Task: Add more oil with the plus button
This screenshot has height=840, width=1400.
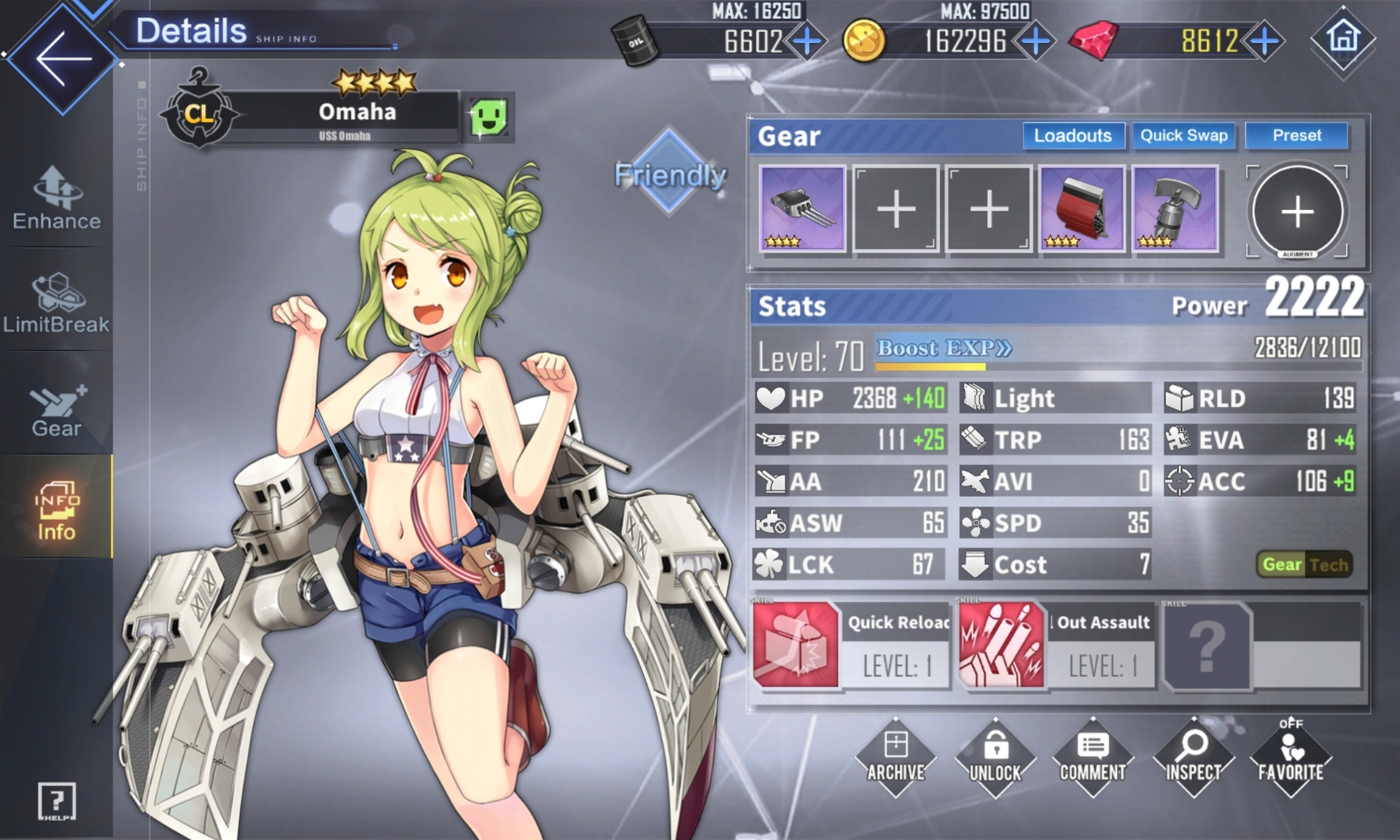Action: click(x=807, y=41)
